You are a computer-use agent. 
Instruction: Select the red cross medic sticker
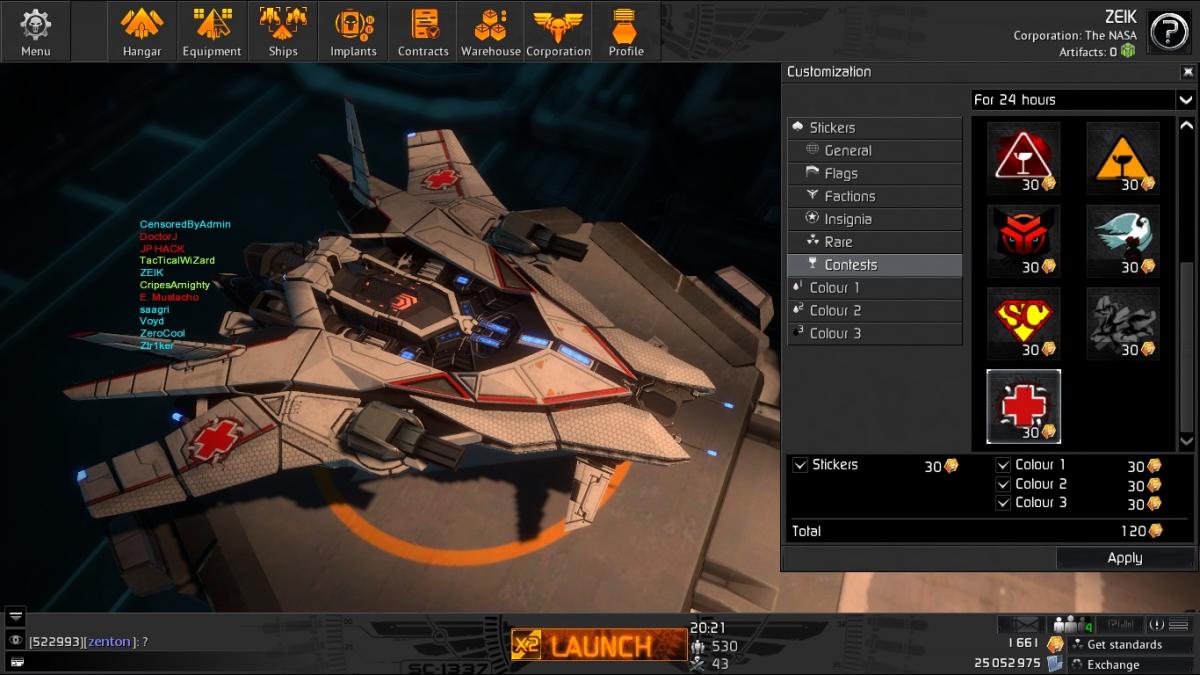click(1023, 406)
